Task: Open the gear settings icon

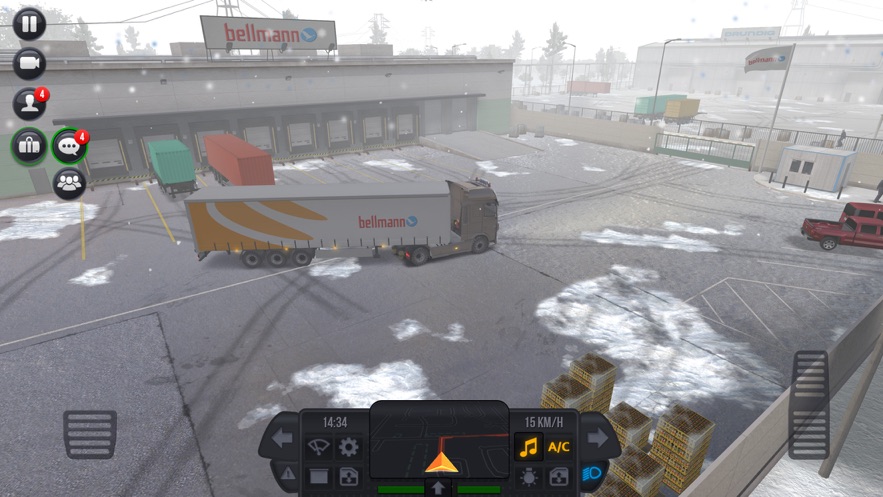Action: click(348, 447)
